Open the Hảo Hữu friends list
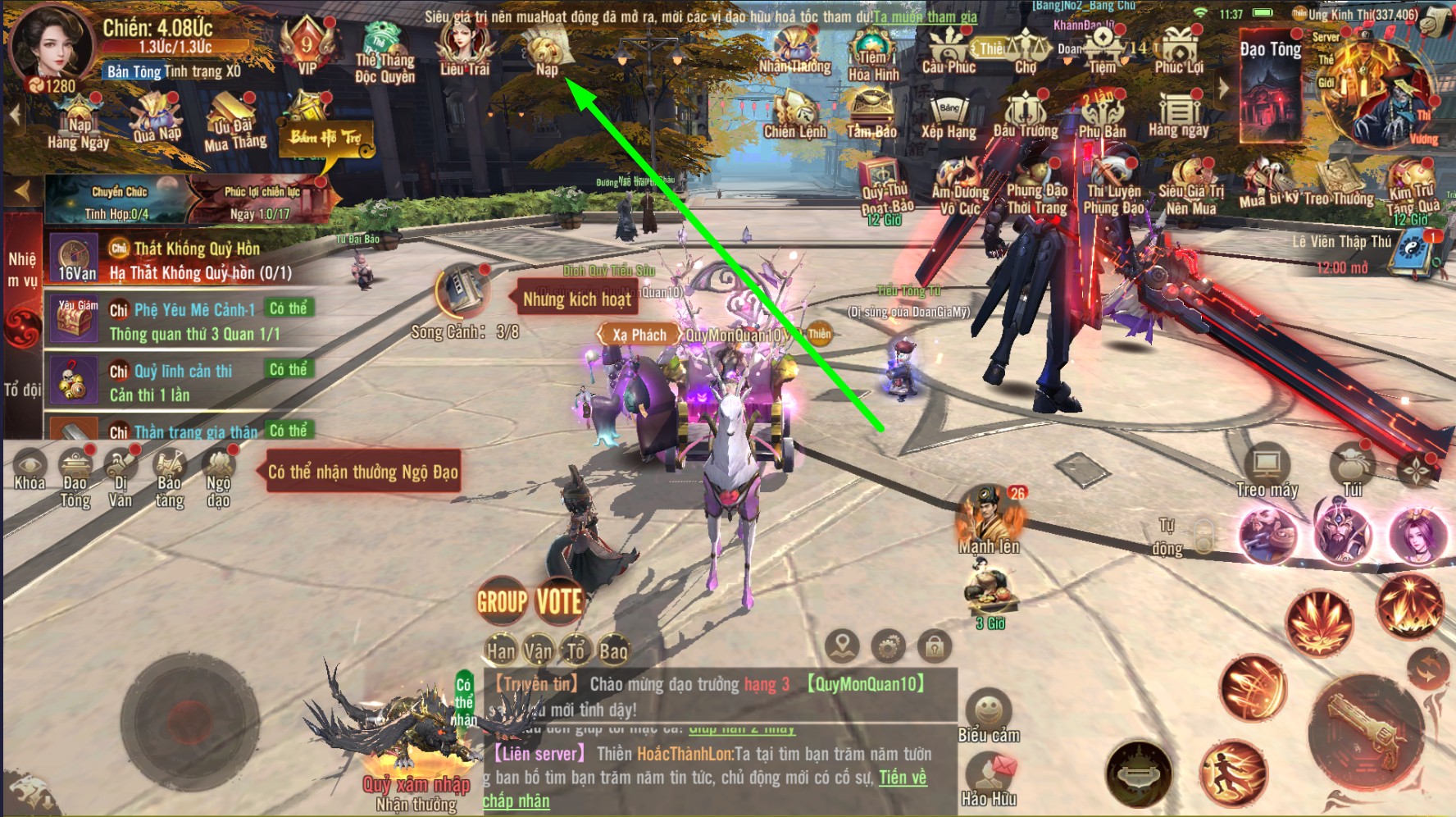Screen dimensions: 1456x817 [989, 779]
